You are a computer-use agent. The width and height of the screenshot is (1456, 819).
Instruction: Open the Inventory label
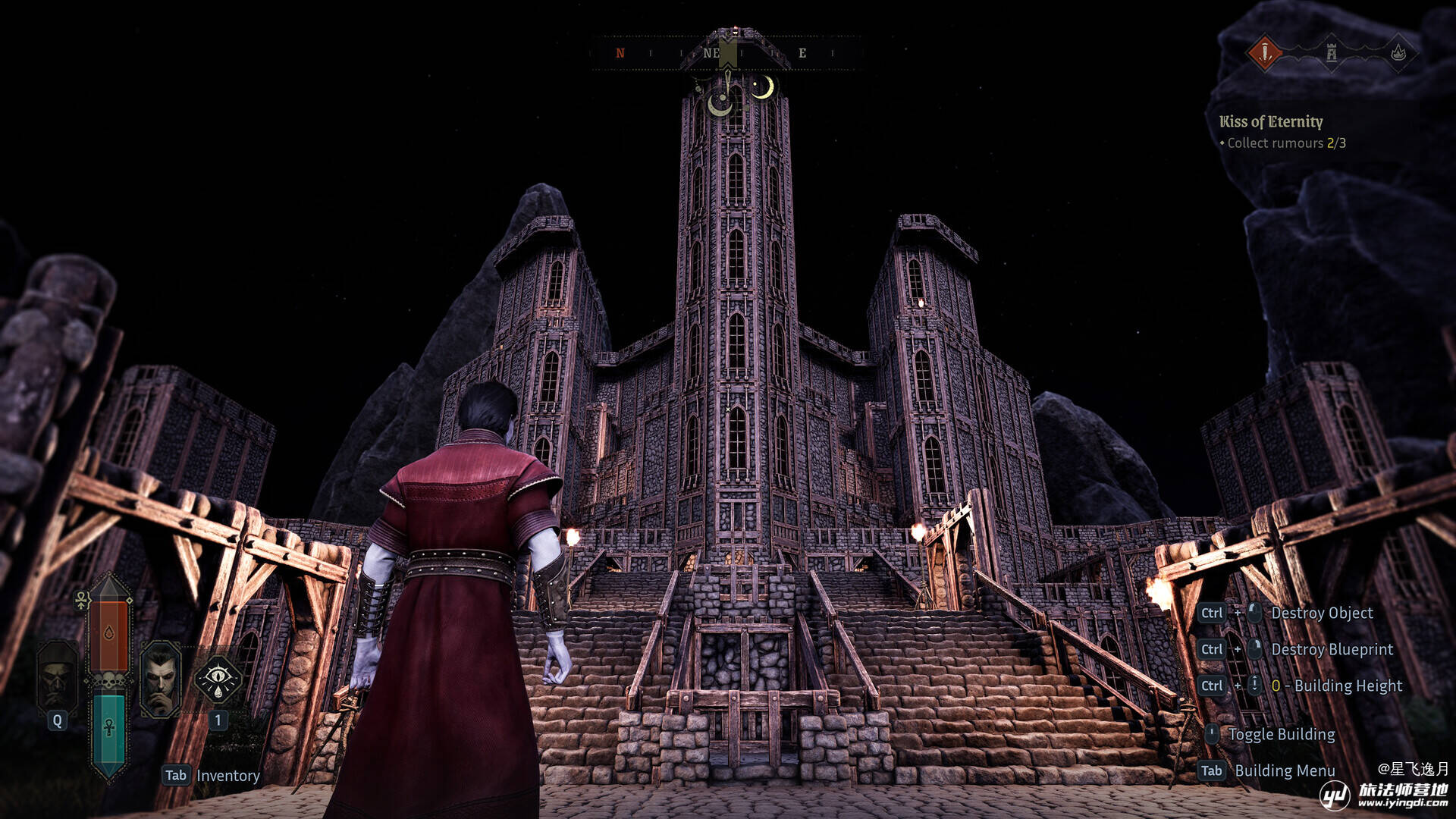pyautogui.click(x=227, y=776)
